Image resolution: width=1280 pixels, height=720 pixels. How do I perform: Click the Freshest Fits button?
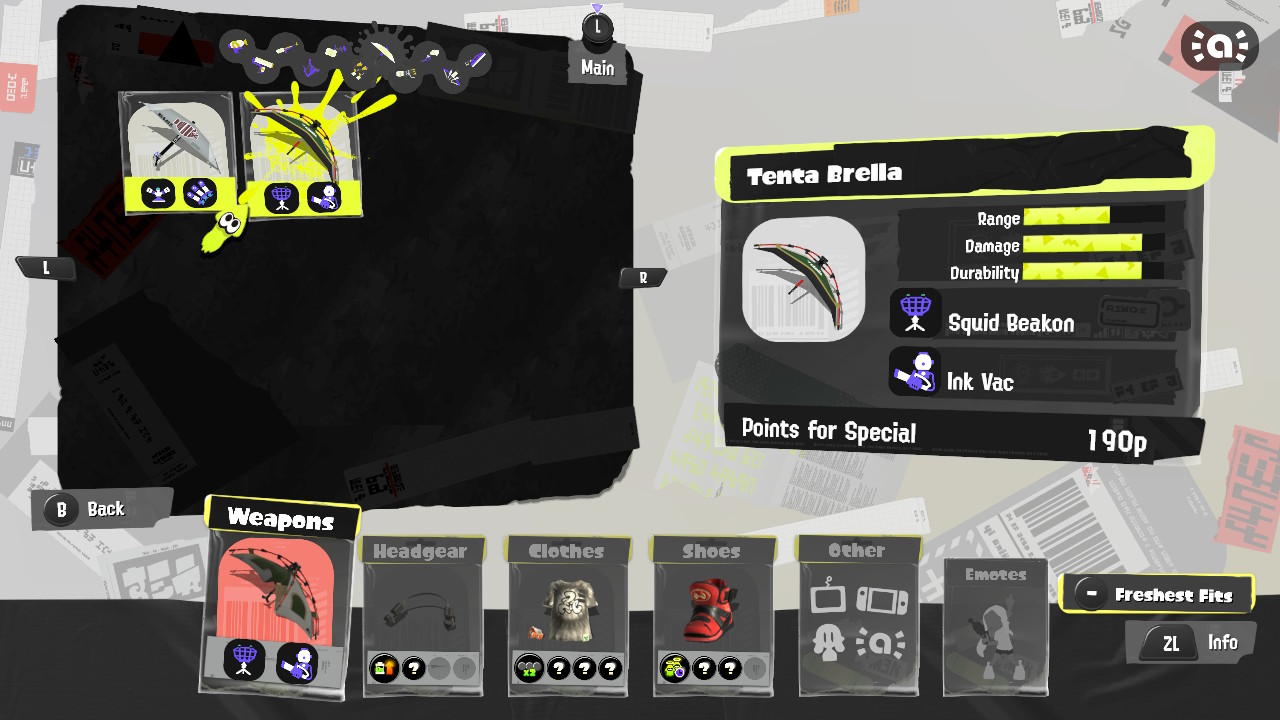[1158, 592]
